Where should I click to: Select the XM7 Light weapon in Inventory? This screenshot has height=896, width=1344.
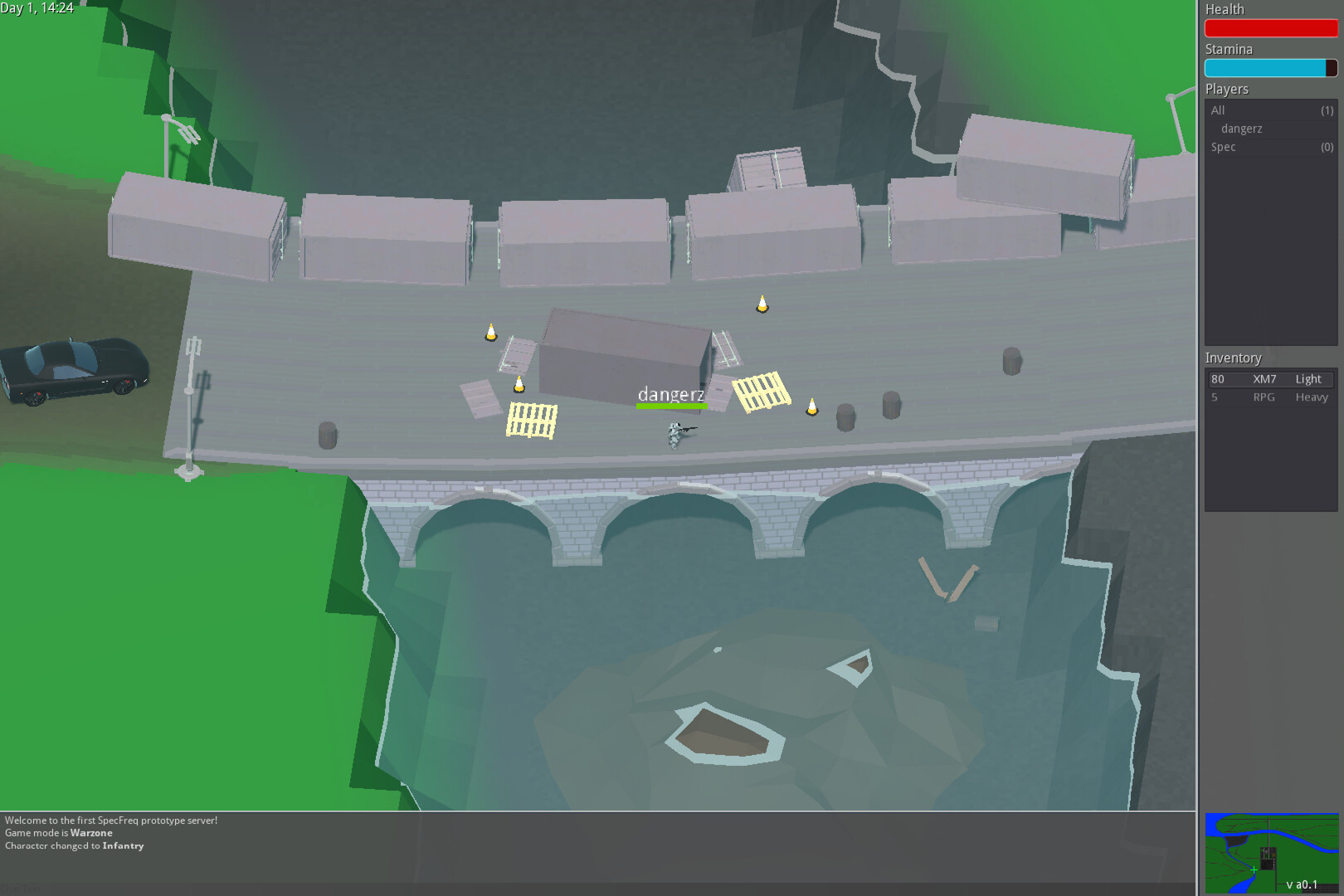tap(1269, 378)
